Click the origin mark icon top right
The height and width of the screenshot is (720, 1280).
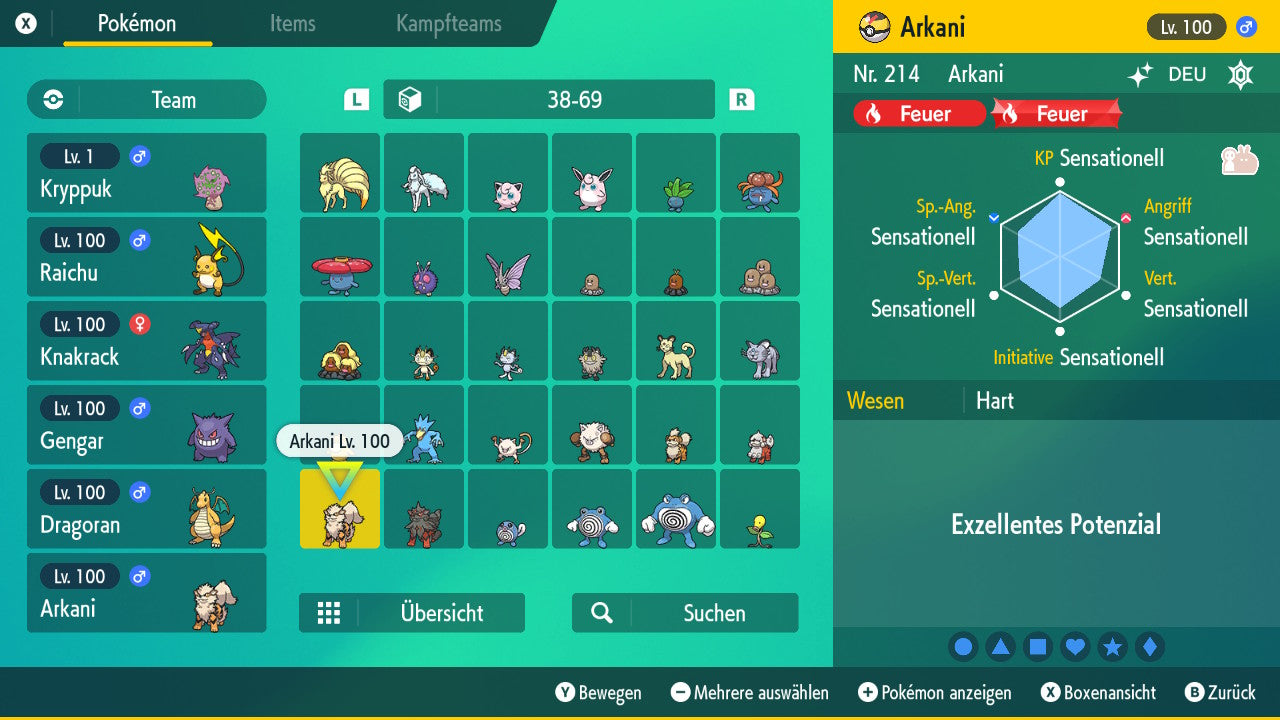pos(1240,74)
